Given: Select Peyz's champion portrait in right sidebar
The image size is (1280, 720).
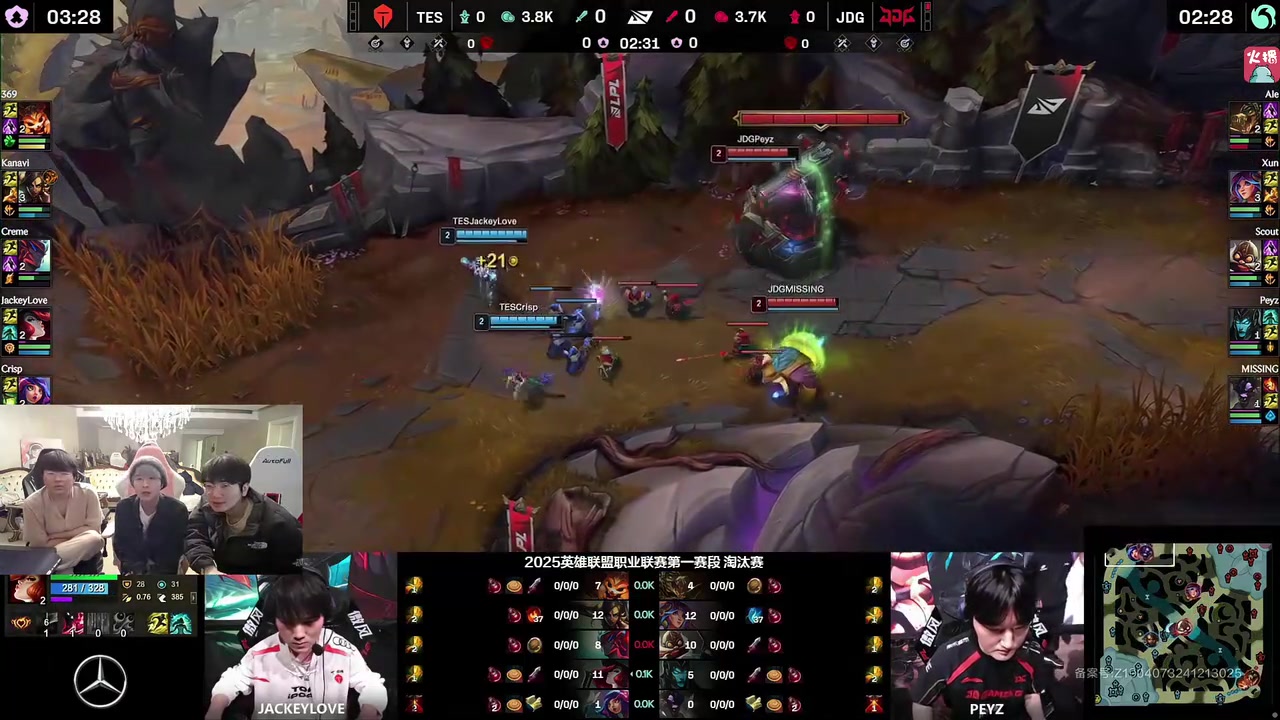Looking at the screenshot, I should [x=1245, y=326].
